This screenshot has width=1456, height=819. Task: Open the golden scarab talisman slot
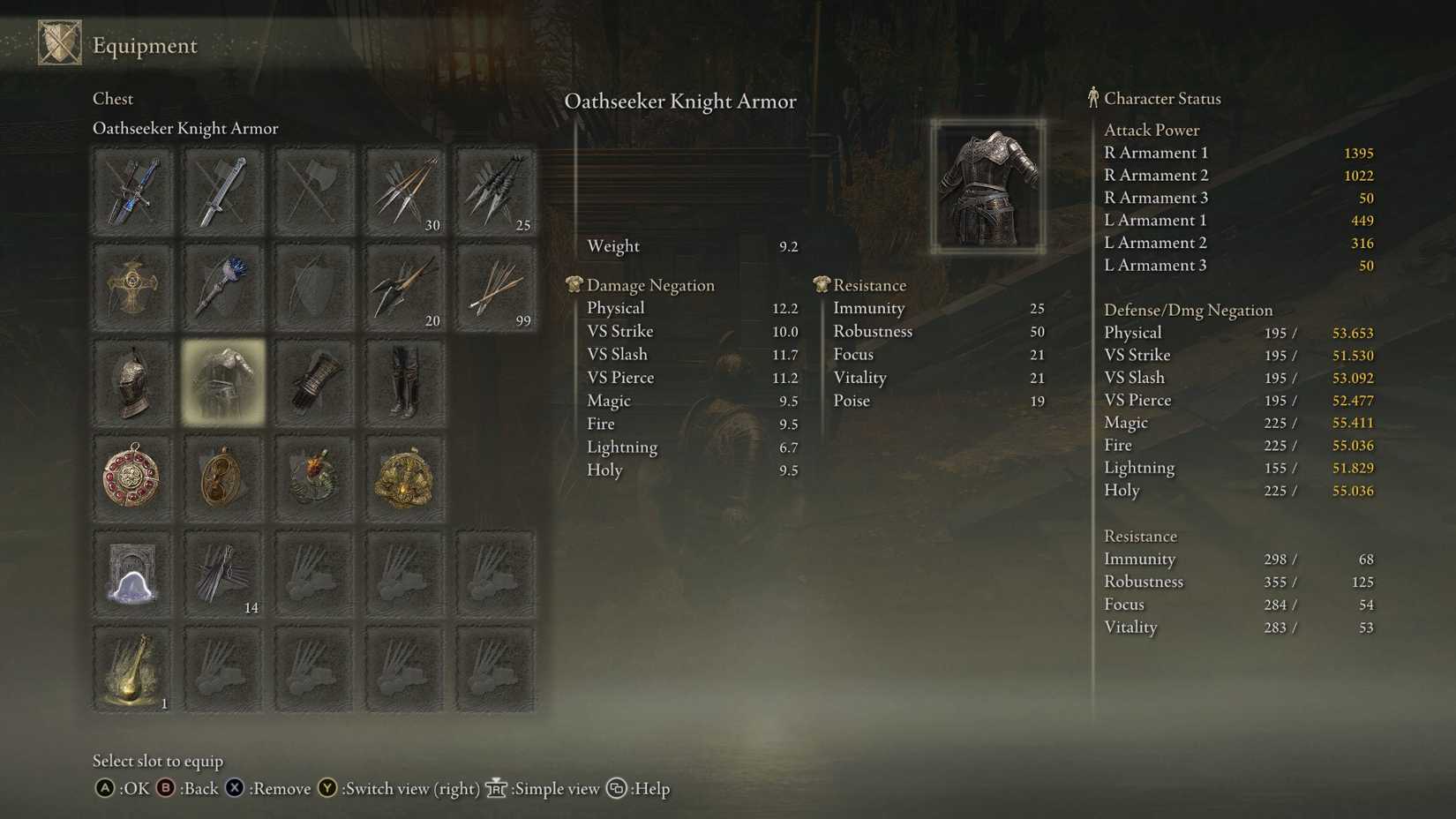pyautogui.click(x=404, y=477)
